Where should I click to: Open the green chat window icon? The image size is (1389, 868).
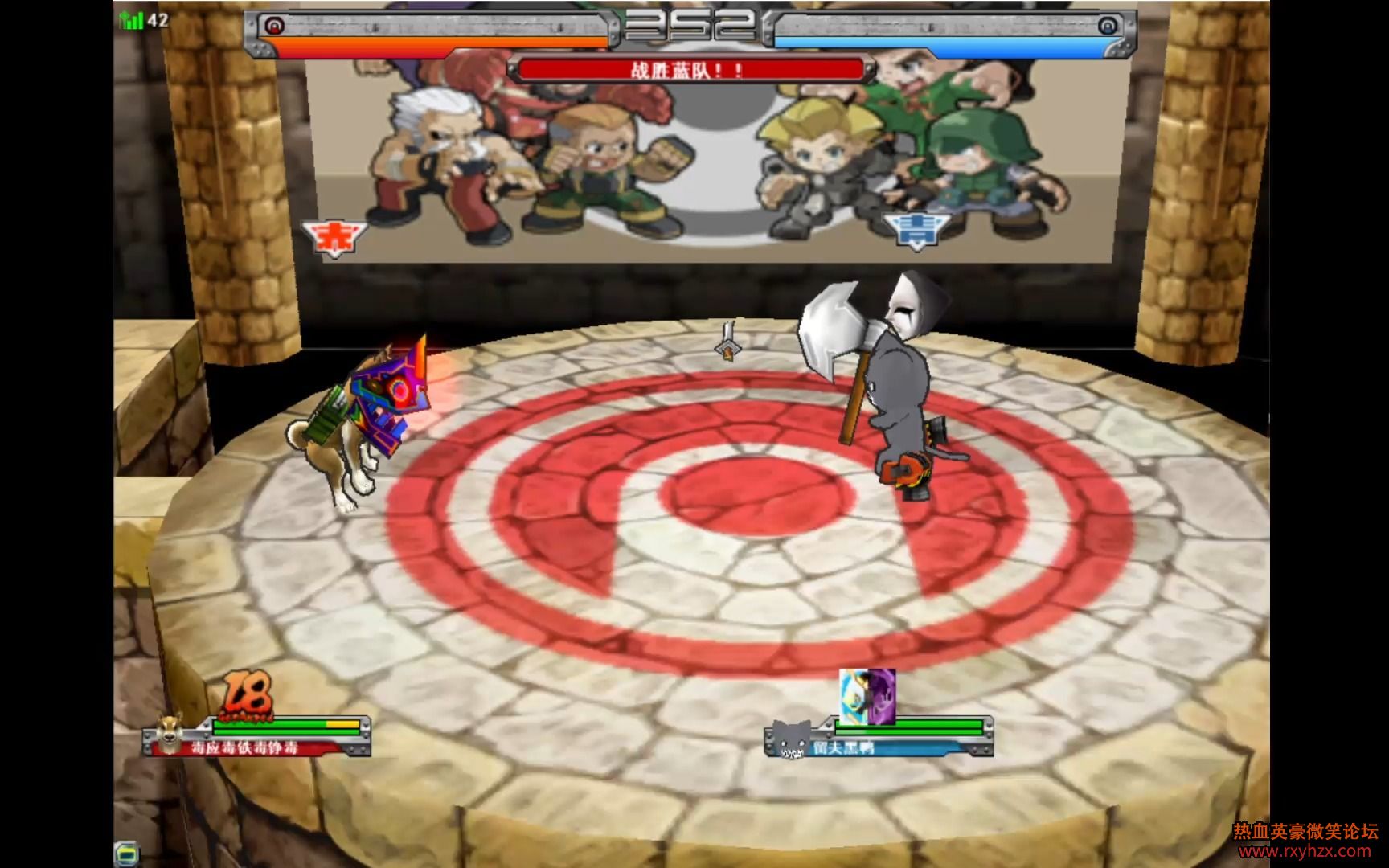(x=126, y=853)
